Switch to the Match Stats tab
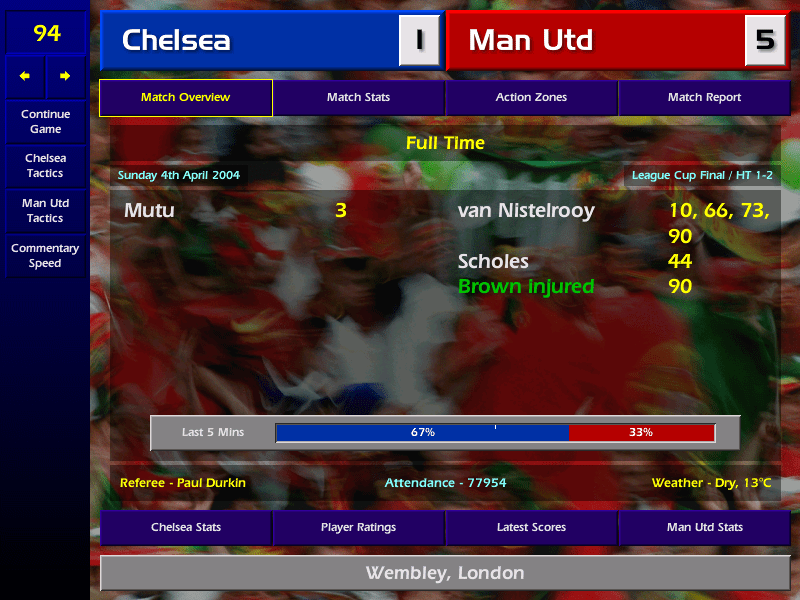 [358, 98]
